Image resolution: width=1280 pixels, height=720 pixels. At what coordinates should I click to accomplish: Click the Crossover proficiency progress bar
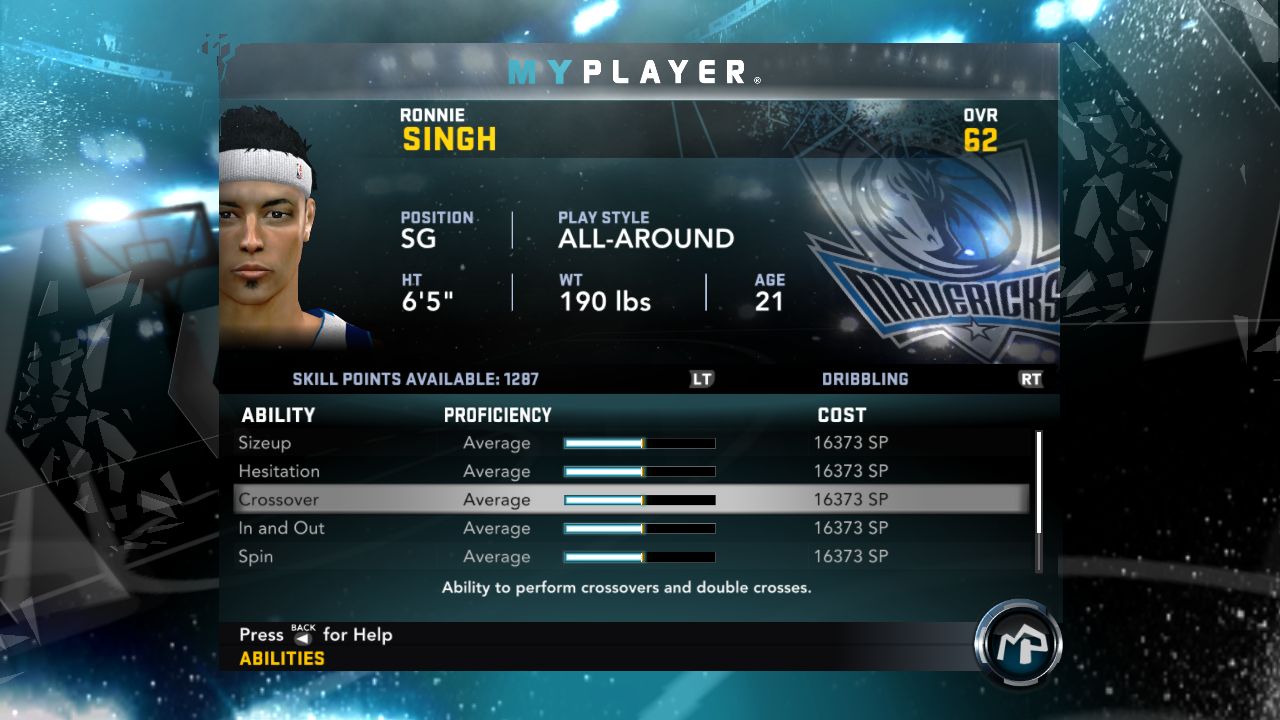coord(638,499)
